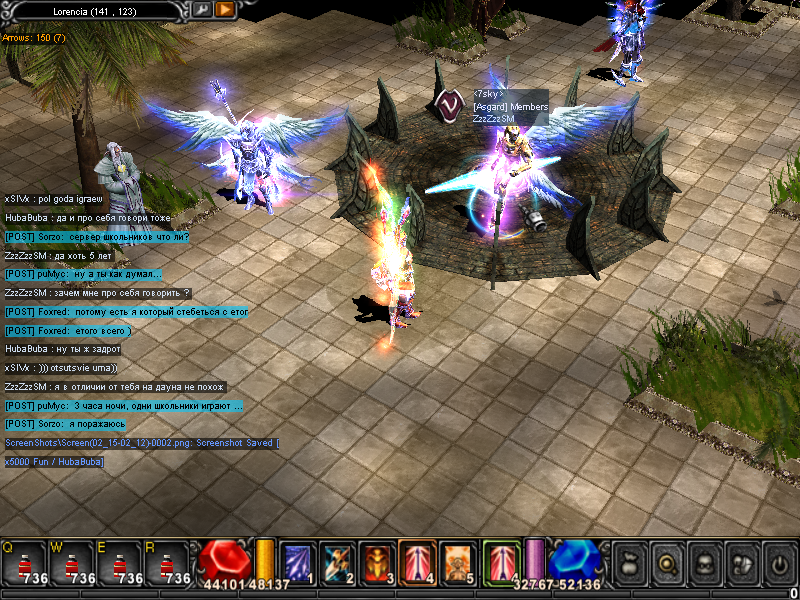
Task: Select skill 3 with the fiery figure icon
Action: pyautogui.click(x=377, y=562)
